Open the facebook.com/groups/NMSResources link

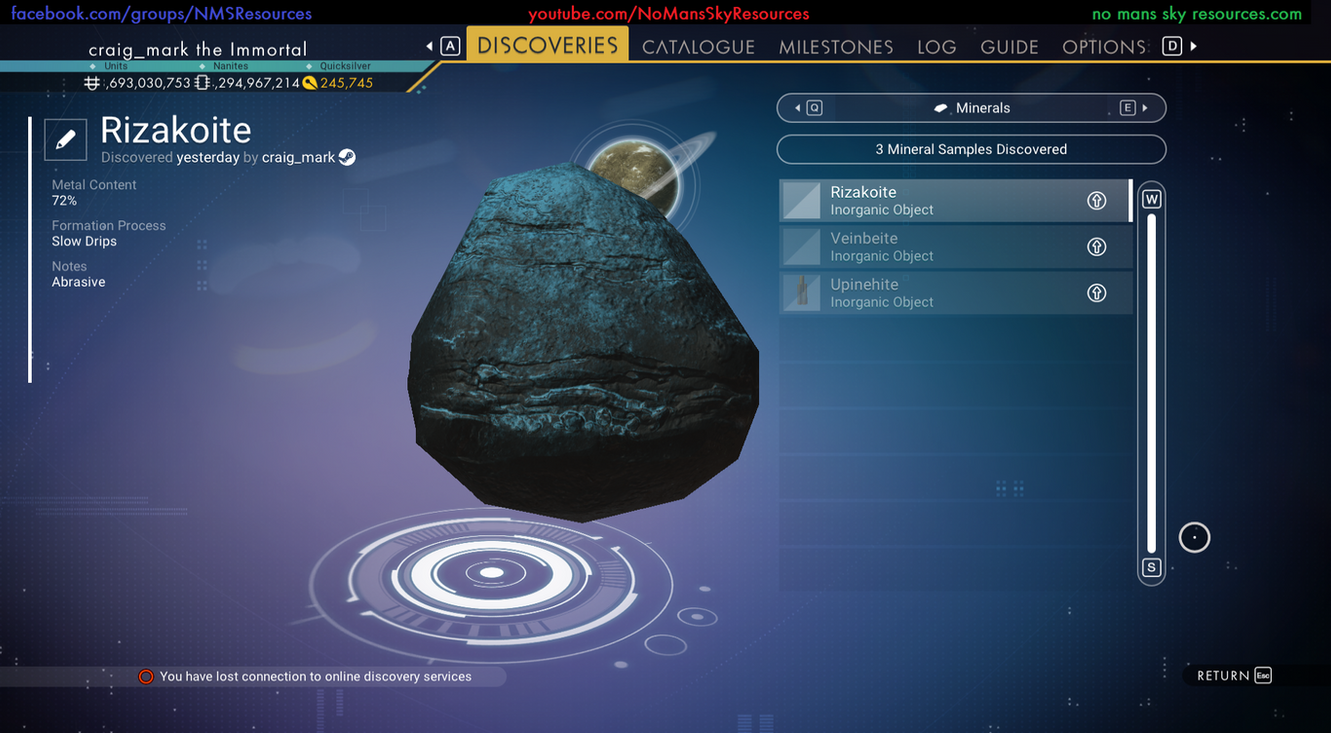(156, 13)
